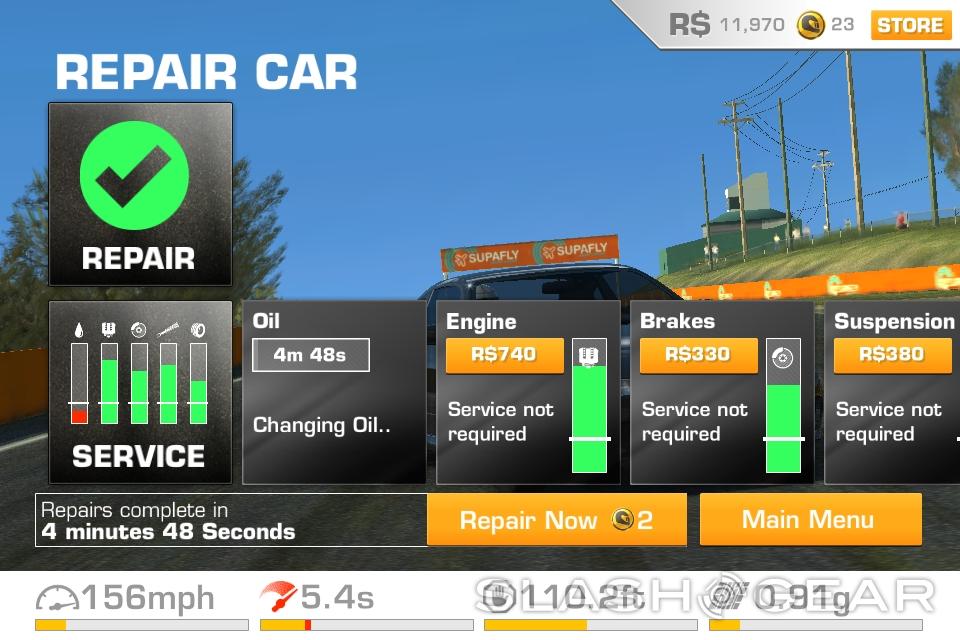Image resolution: width=960 pixels, height=640 pixels.
Task: Open the Store
Action: click(x=910, y=25)
